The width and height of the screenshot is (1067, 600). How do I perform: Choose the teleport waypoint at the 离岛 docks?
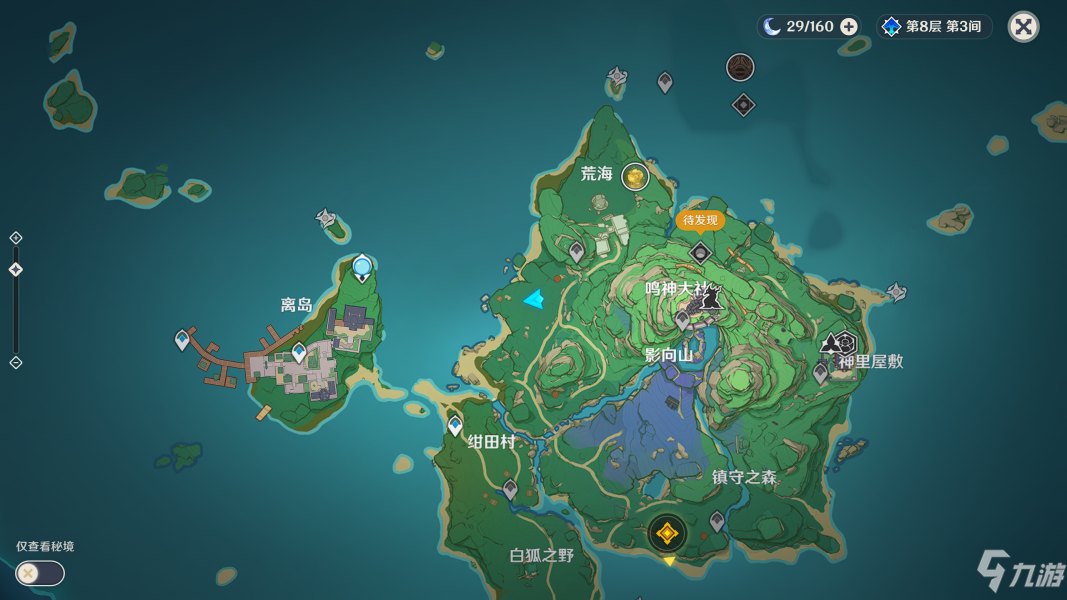coord(182,340)
